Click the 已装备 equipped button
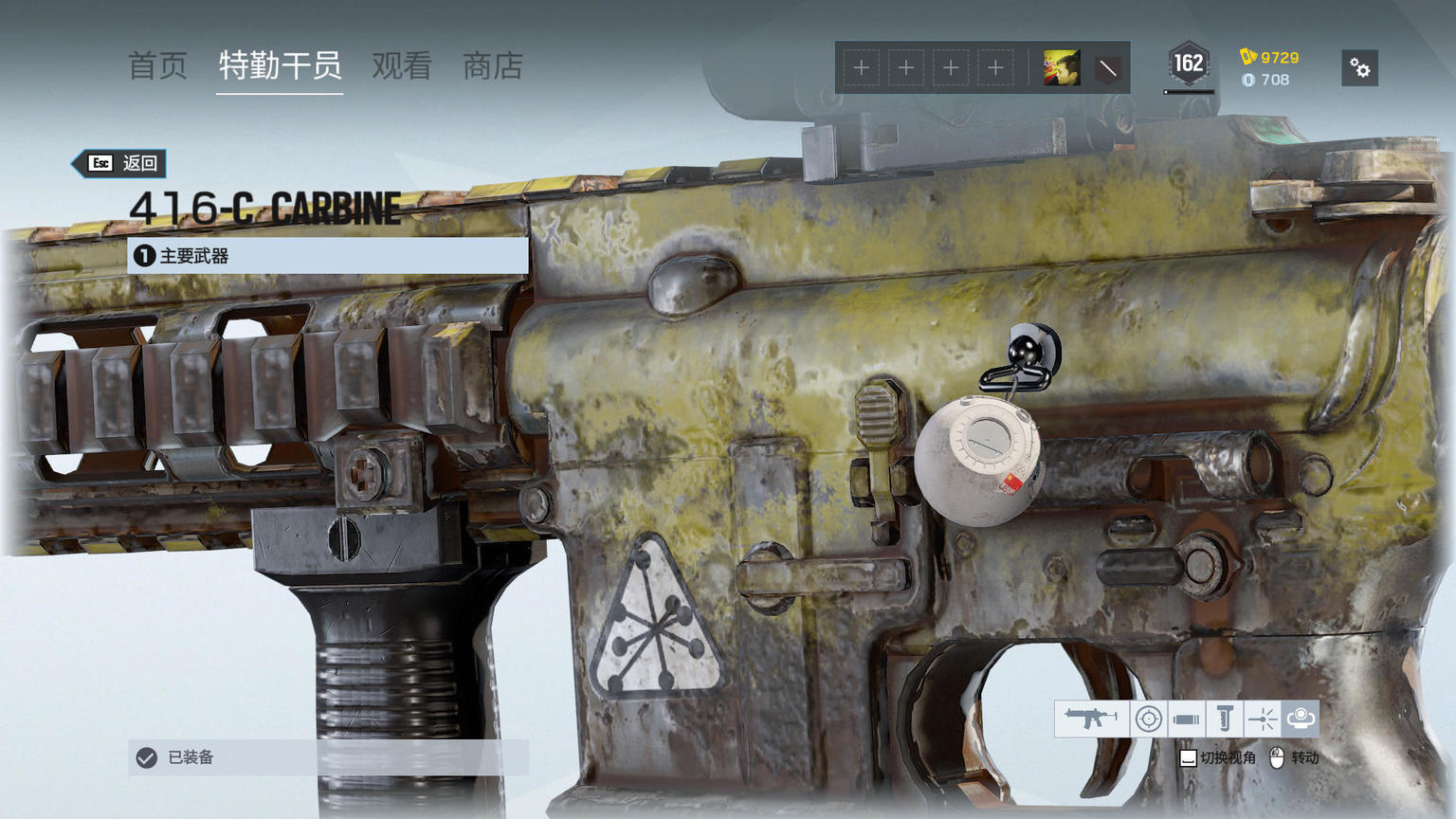Image resolution: width=1456 pixels, height=819 pixels. point(328,757)
